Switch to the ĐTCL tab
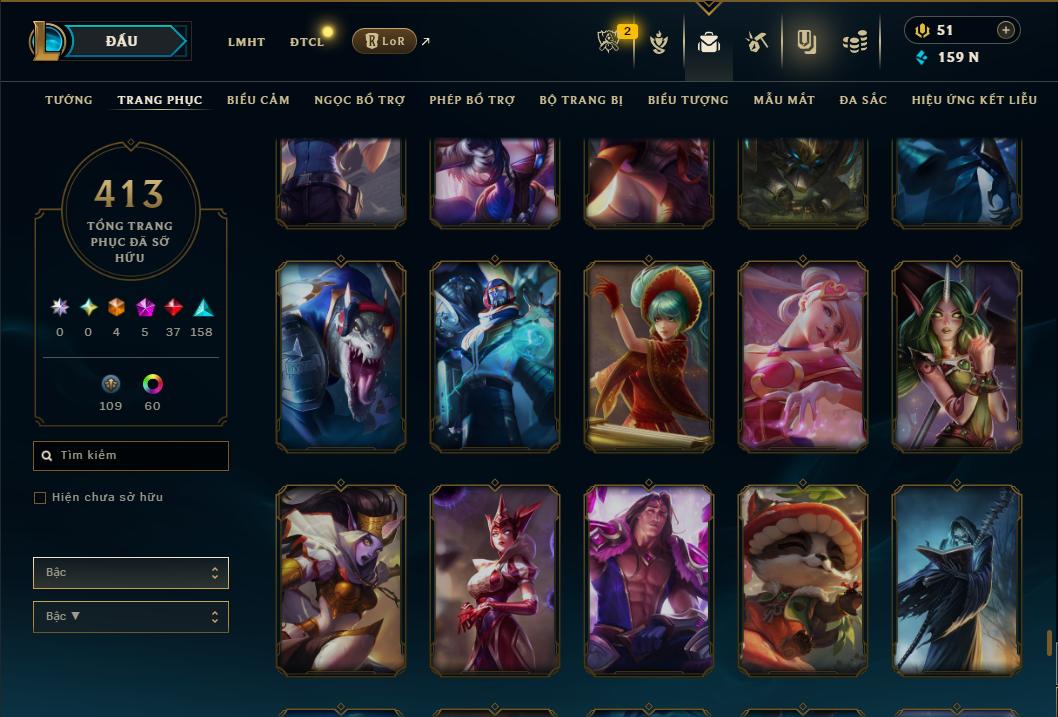Image resolution: width=1058 pixels, height=717 pixels. [307, 42]
